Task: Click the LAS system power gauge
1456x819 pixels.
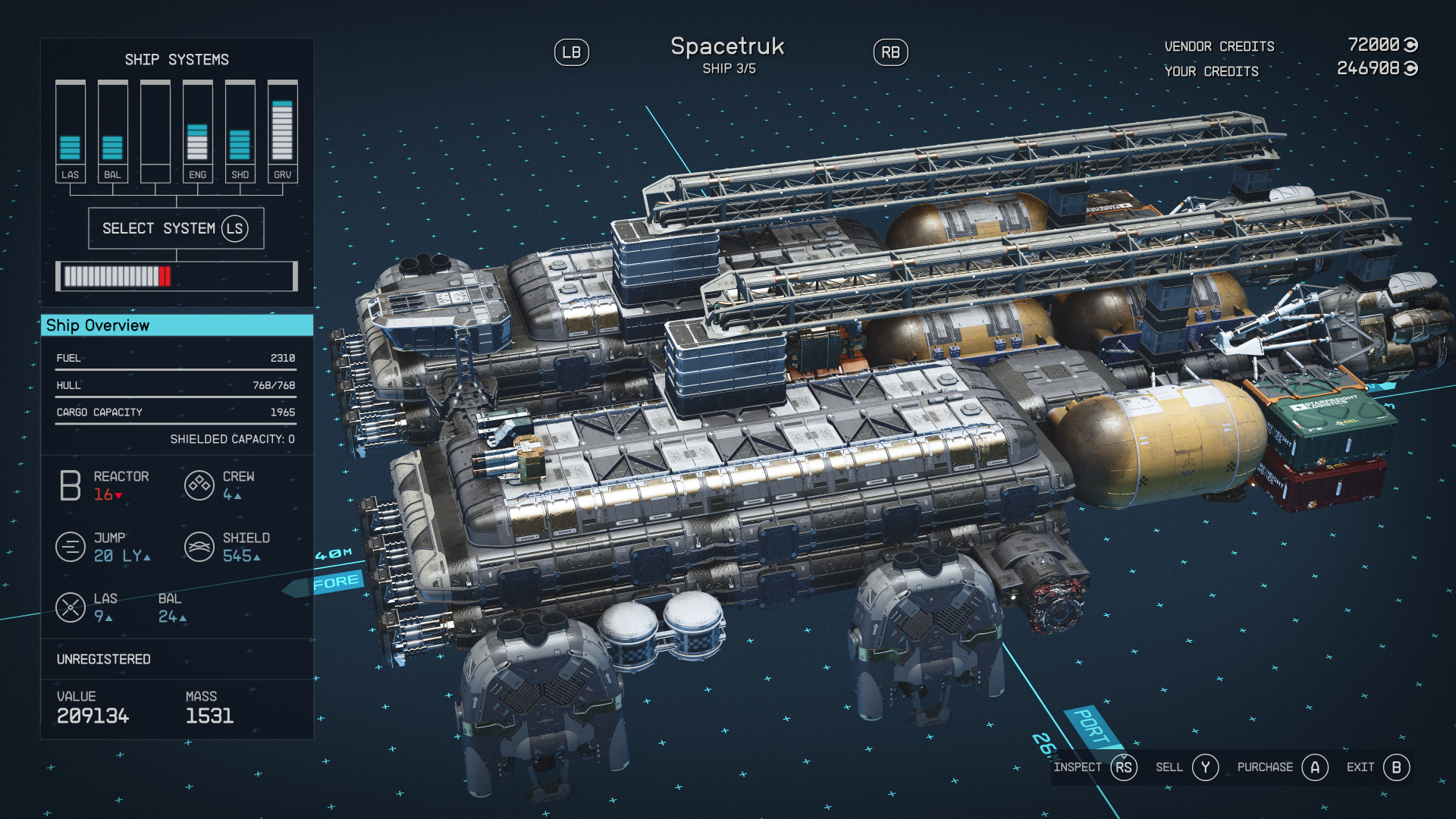Action: coord(71,125)
